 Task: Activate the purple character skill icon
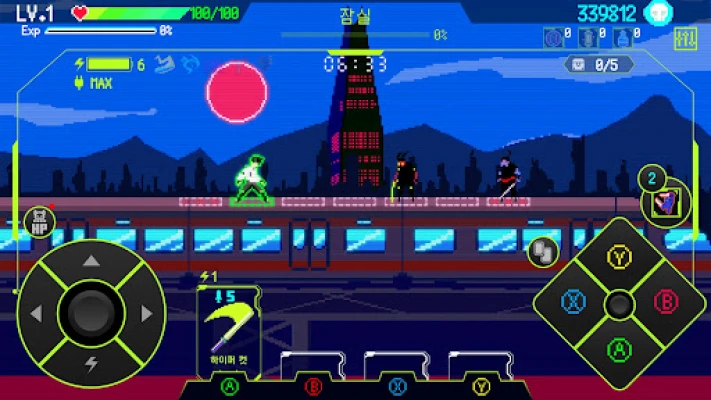click(x=667, y=203)
